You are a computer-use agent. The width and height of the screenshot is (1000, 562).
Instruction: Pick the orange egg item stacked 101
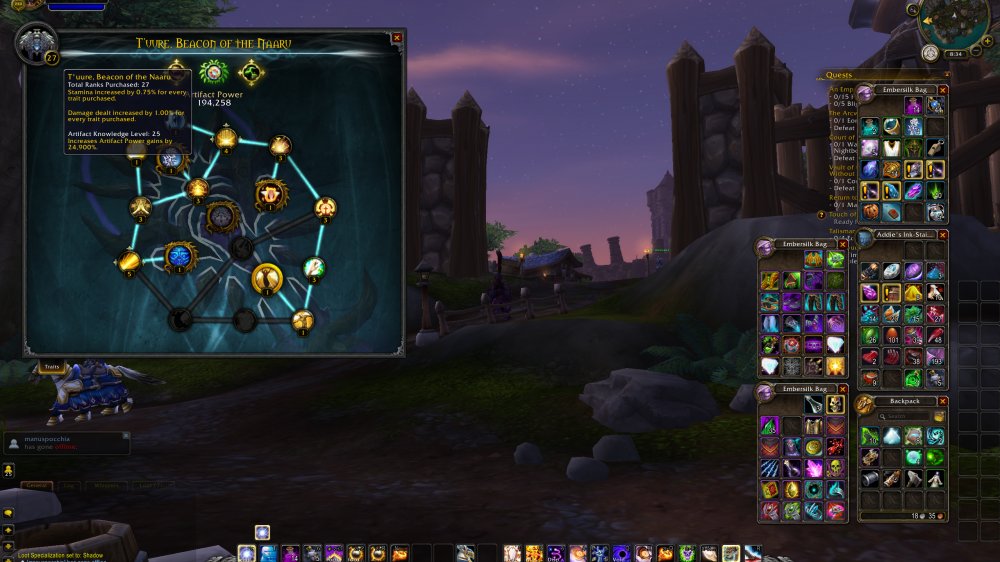pos(891,336)
